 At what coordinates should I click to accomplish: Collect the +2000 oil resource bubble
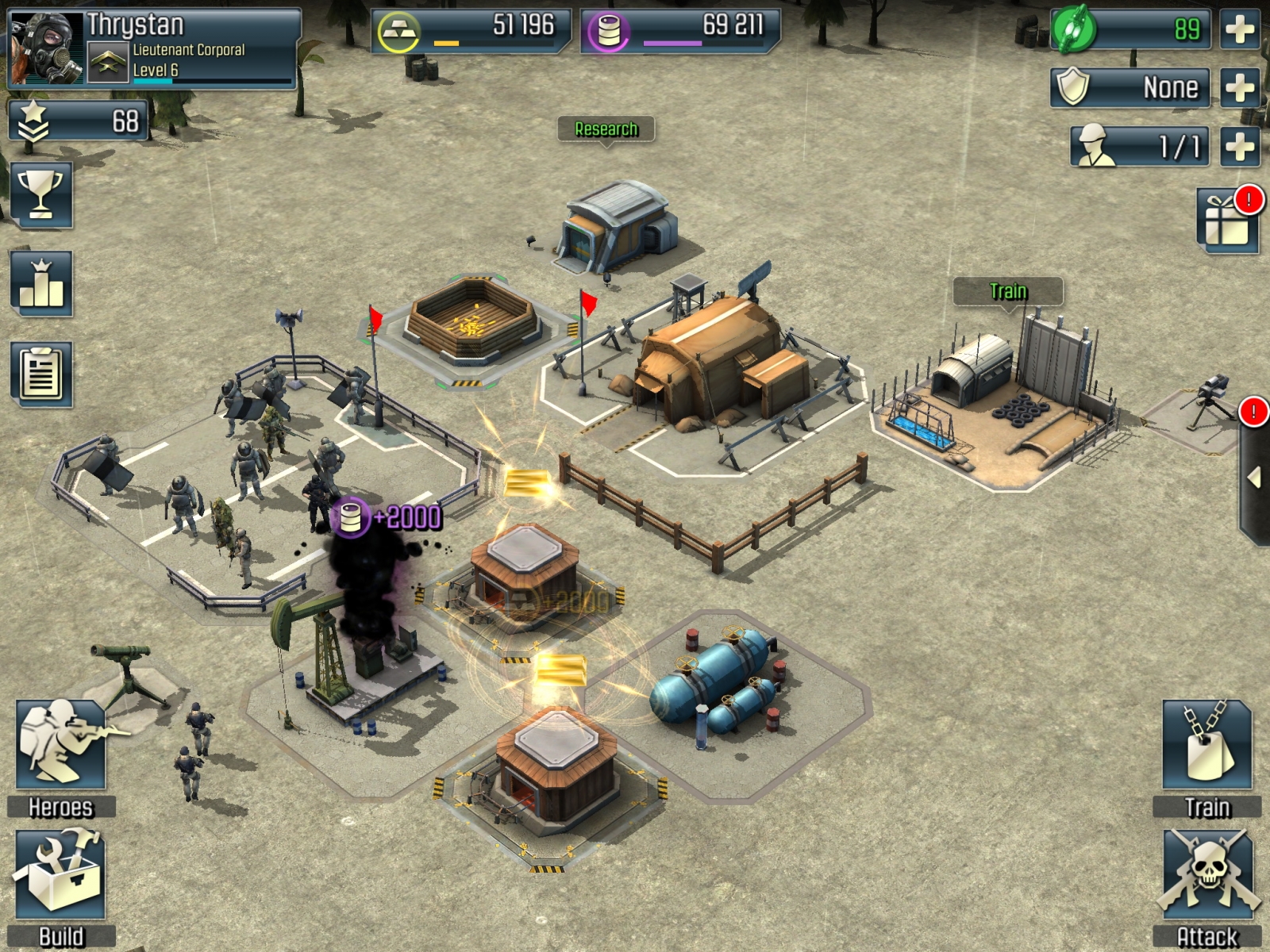387,517
